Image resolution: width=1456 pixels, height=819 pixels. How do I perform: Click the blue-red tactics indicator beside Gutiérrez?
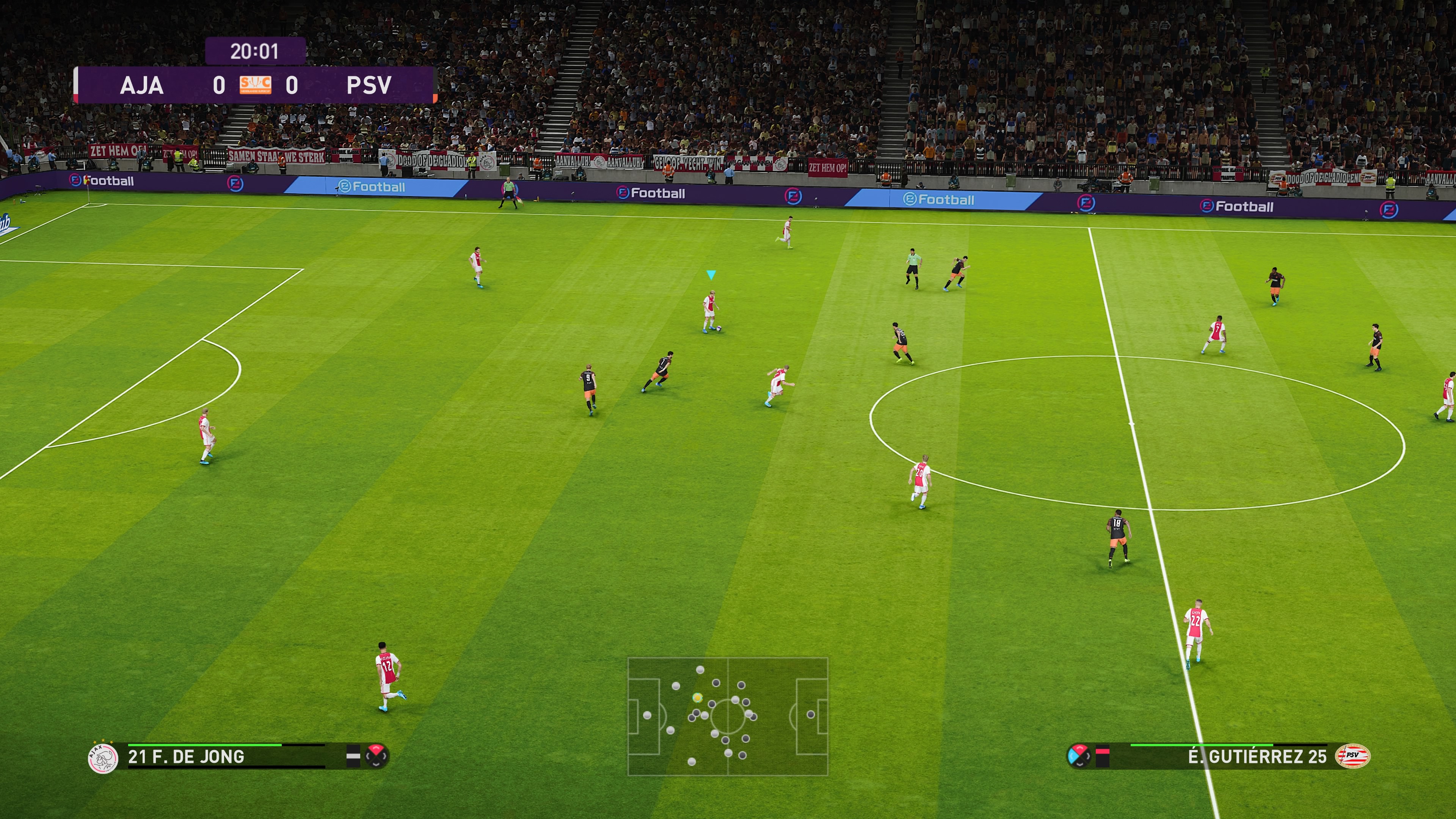1078,756
